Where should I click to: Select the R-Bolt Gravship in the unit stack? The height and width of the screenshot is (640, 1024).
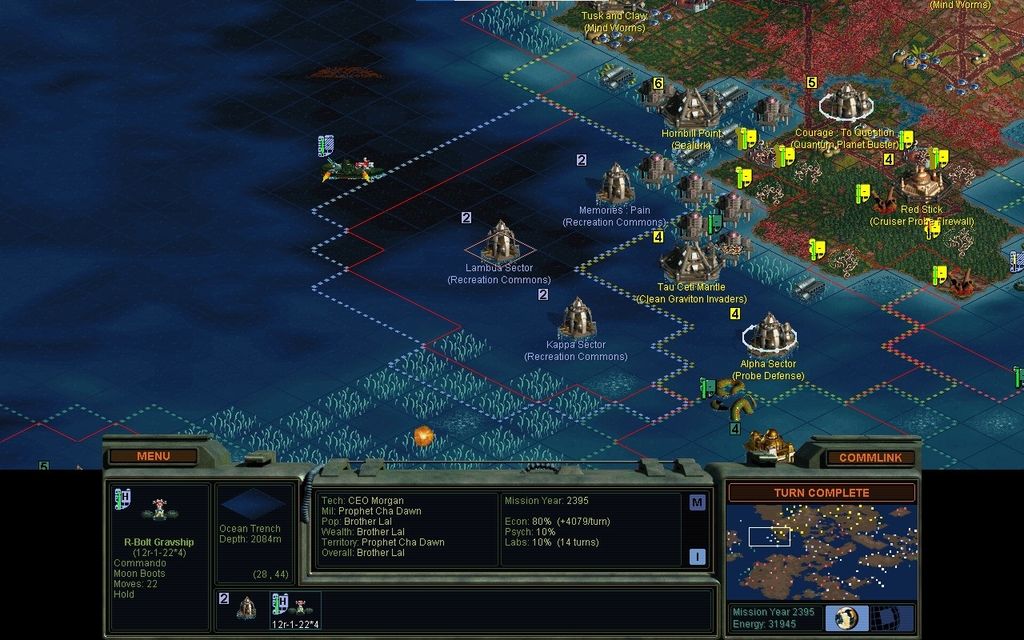pos(299,606)
